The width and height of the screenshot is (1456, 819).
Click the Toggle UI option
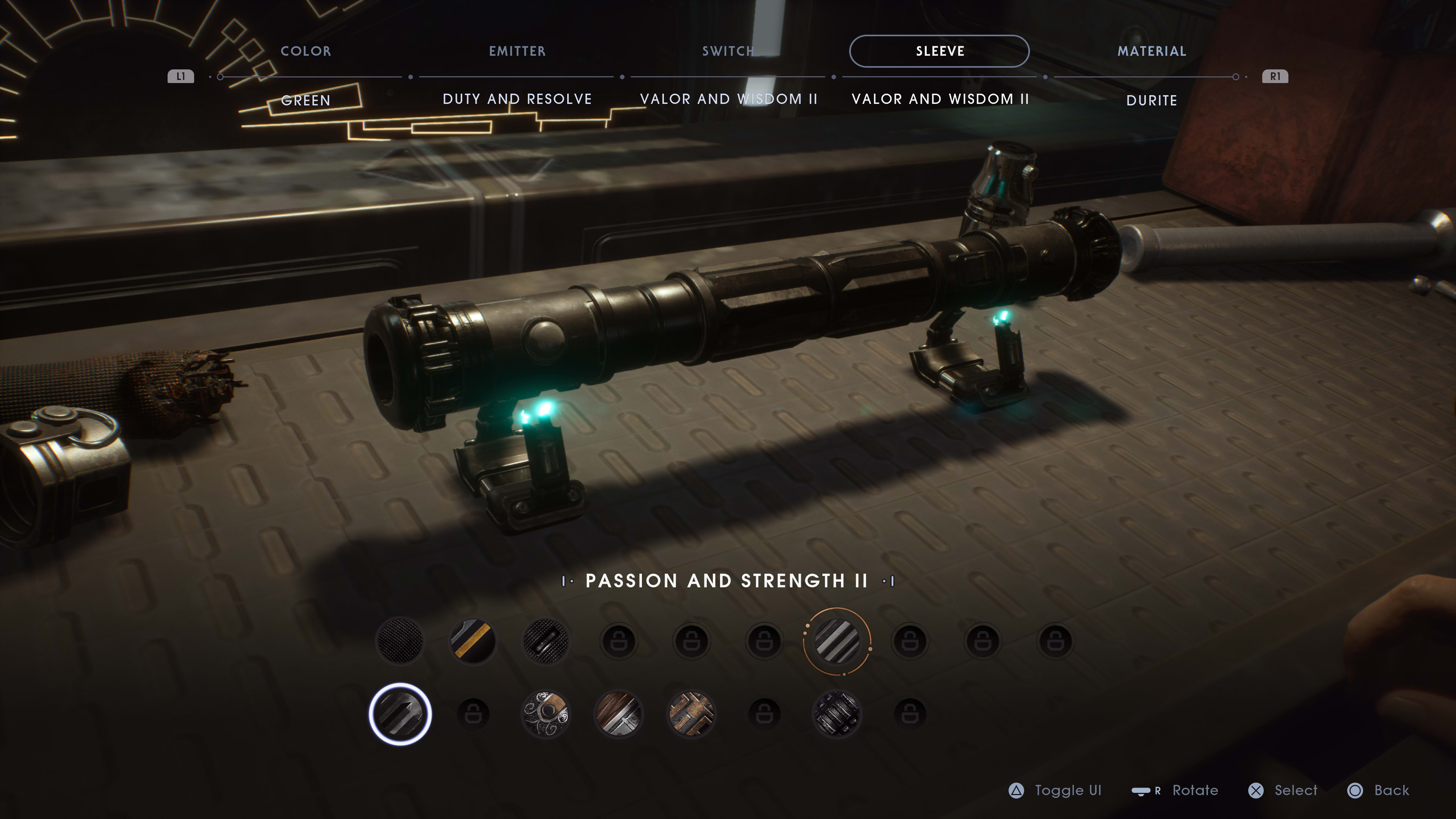coord(1056,790)
